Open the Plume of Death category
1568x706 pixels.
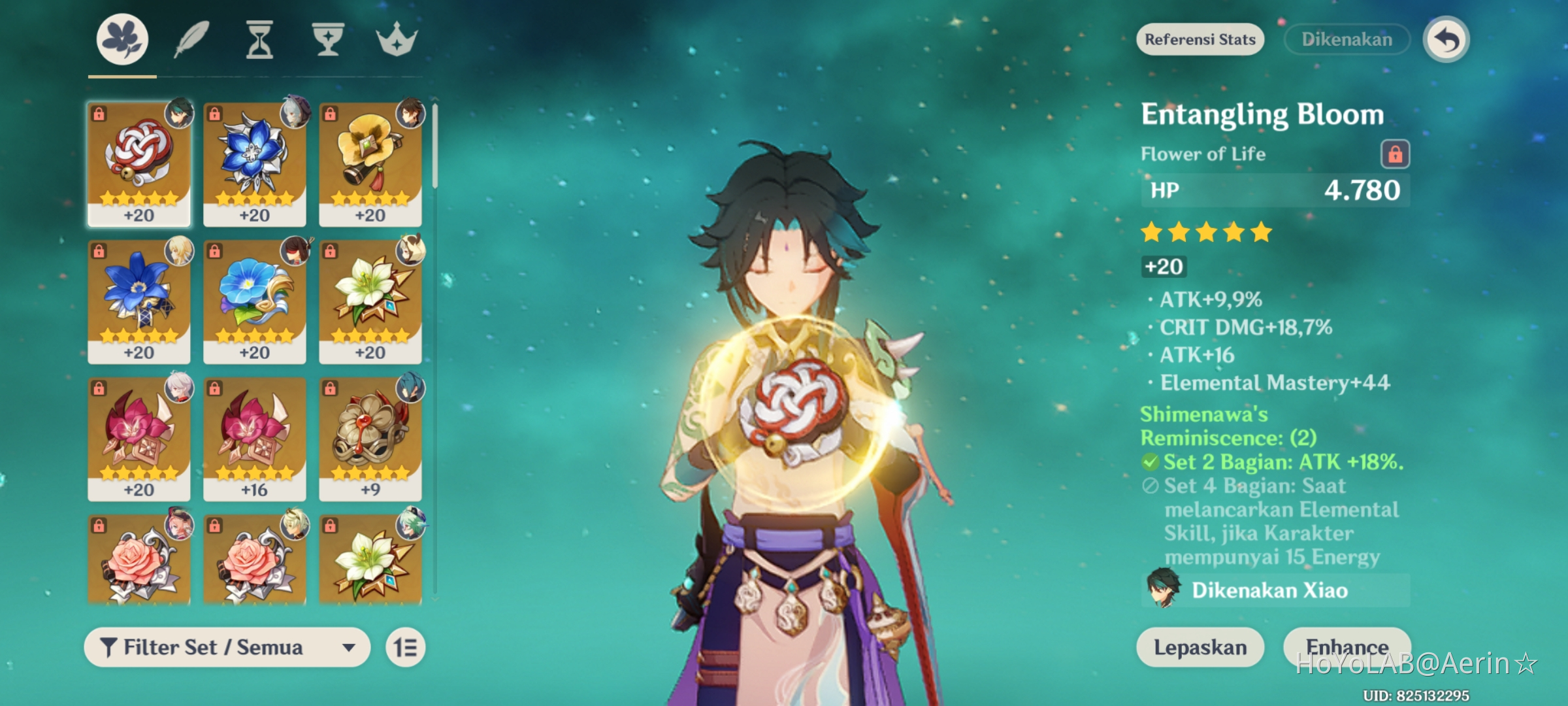[190, 39]
